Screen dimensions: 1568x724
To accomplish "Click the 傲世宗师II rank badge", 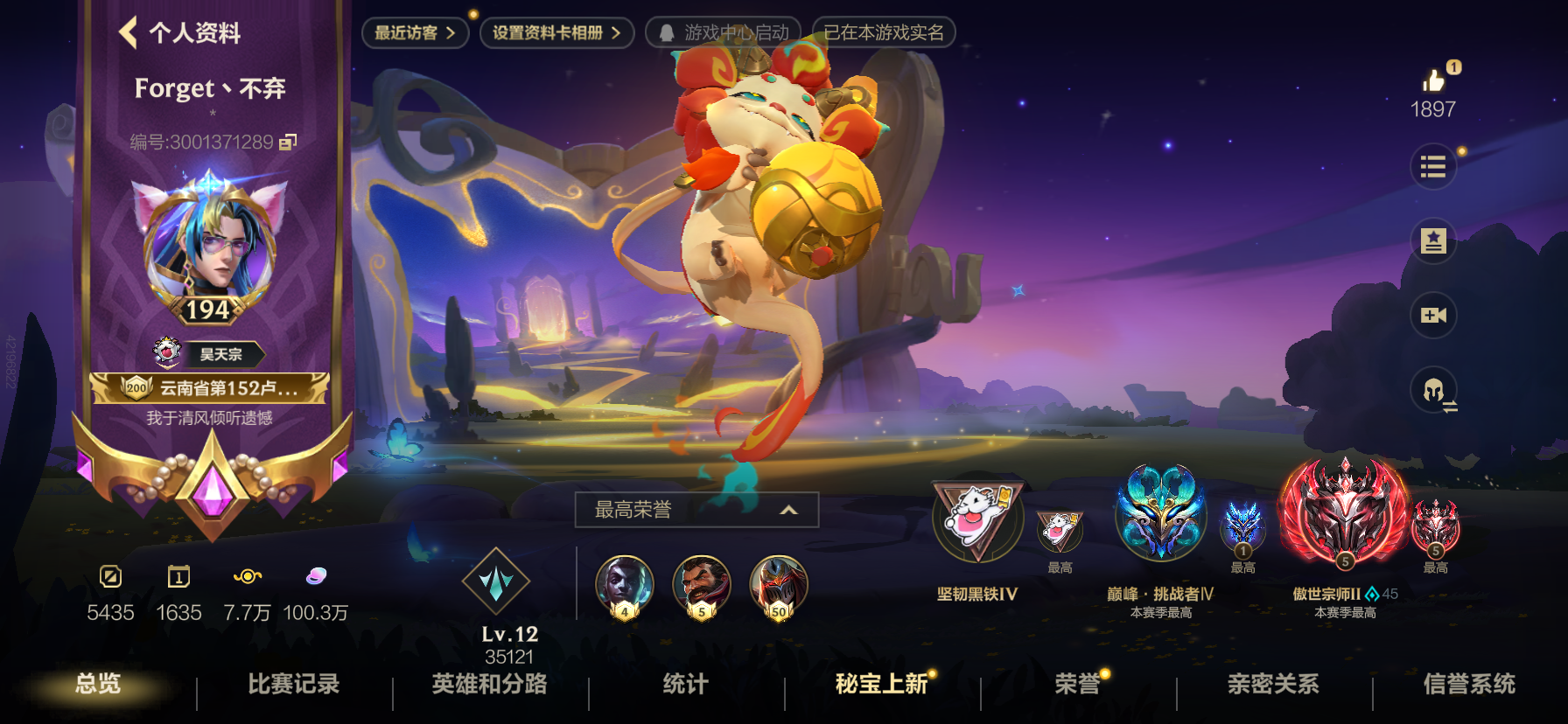I will 1345,513.
